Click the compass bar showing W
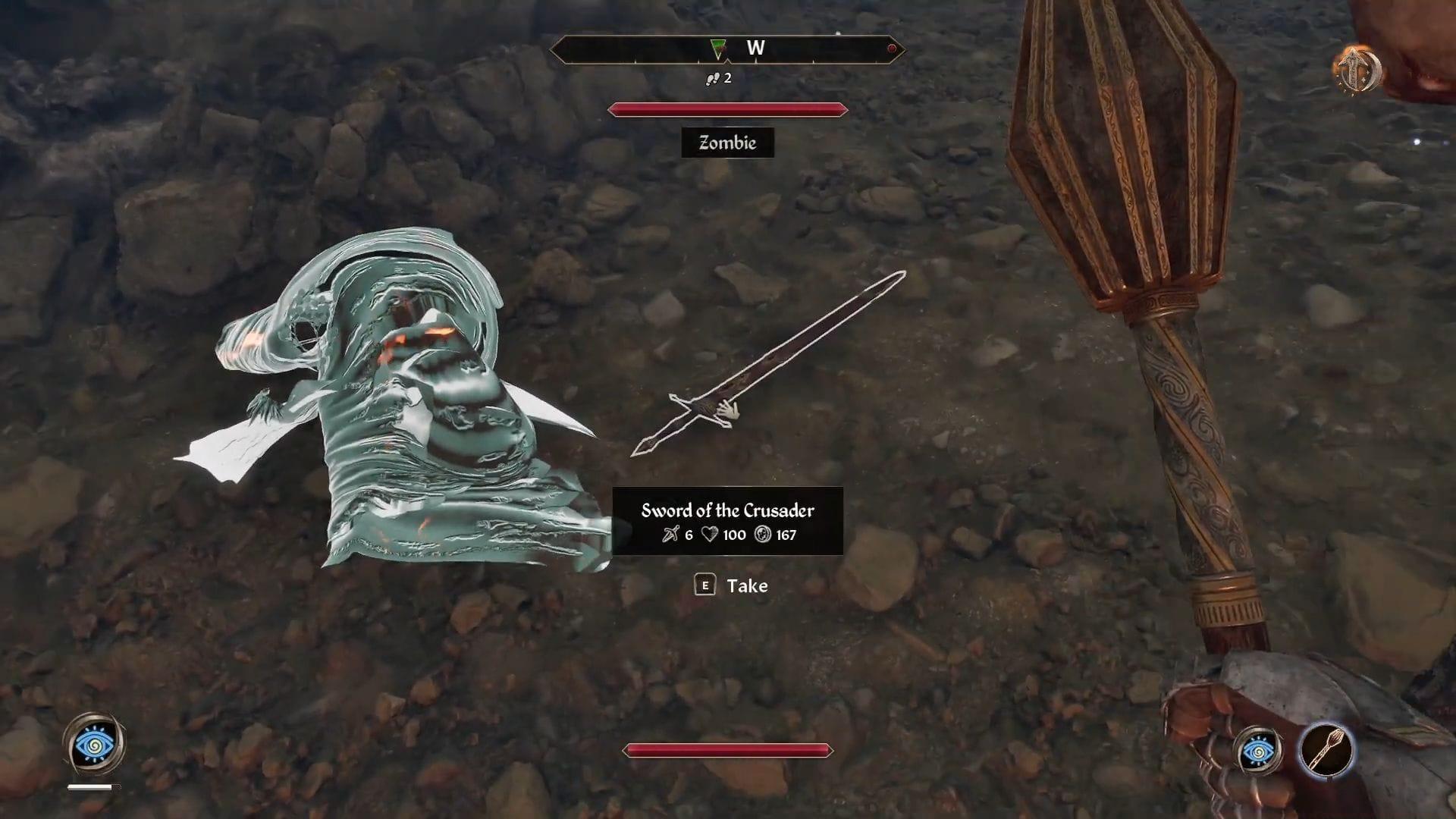 726,49
